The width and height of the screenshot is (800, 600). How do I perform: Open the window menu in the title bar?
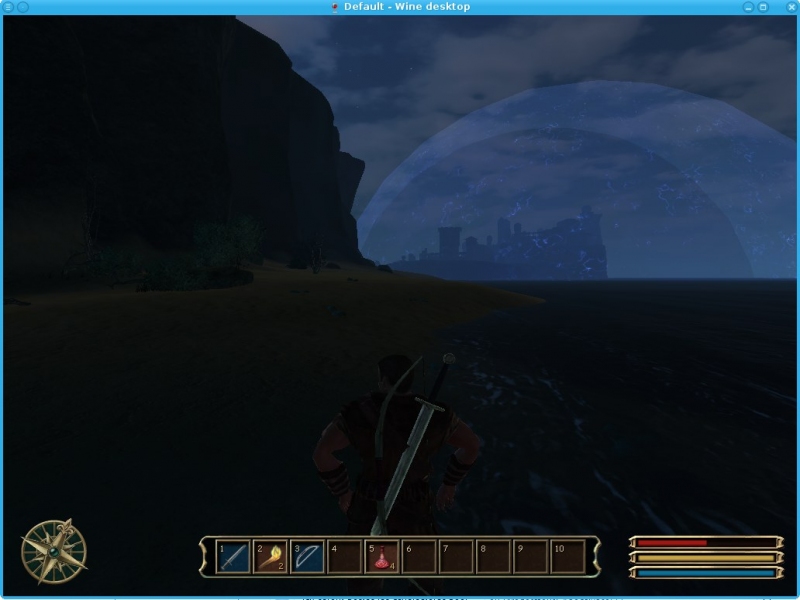(9, 7)
